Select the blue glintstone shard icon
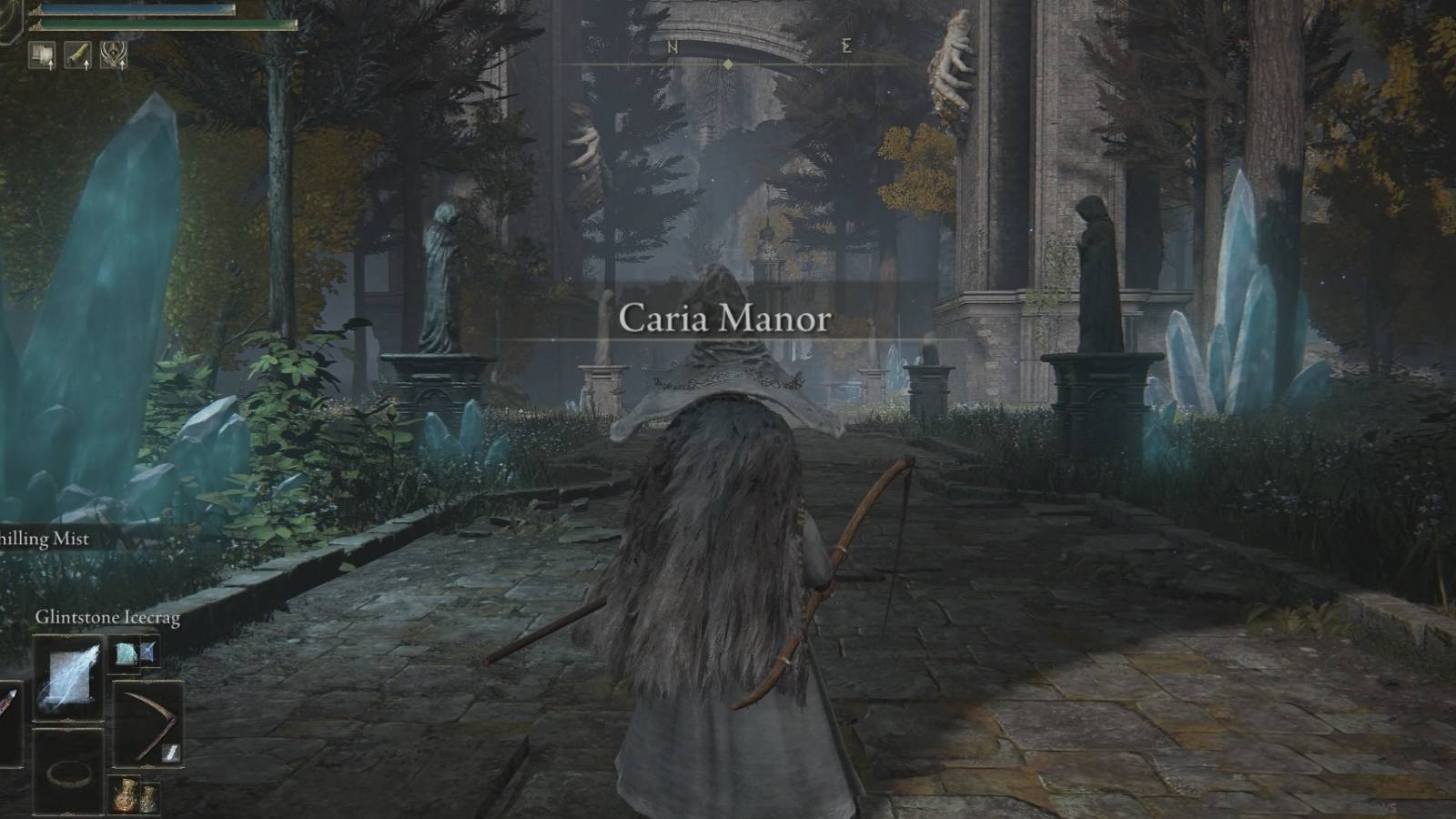This screenshot has height=819, width=1456. click(x=148, y=652)
